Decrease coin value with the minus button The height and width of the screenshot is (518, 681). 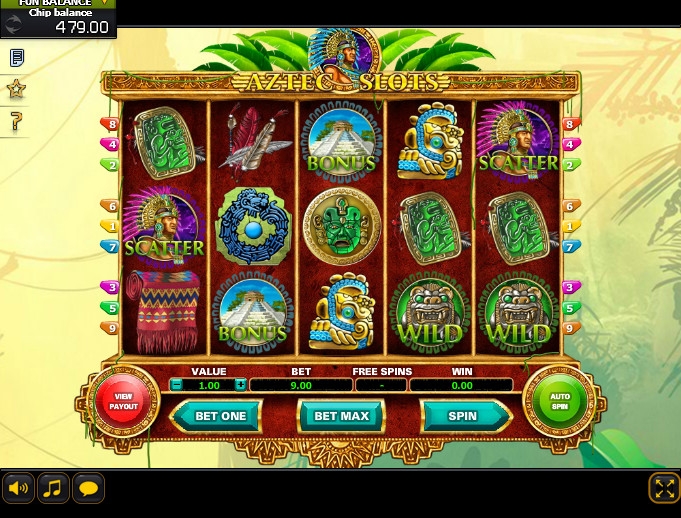coord(177,385)
